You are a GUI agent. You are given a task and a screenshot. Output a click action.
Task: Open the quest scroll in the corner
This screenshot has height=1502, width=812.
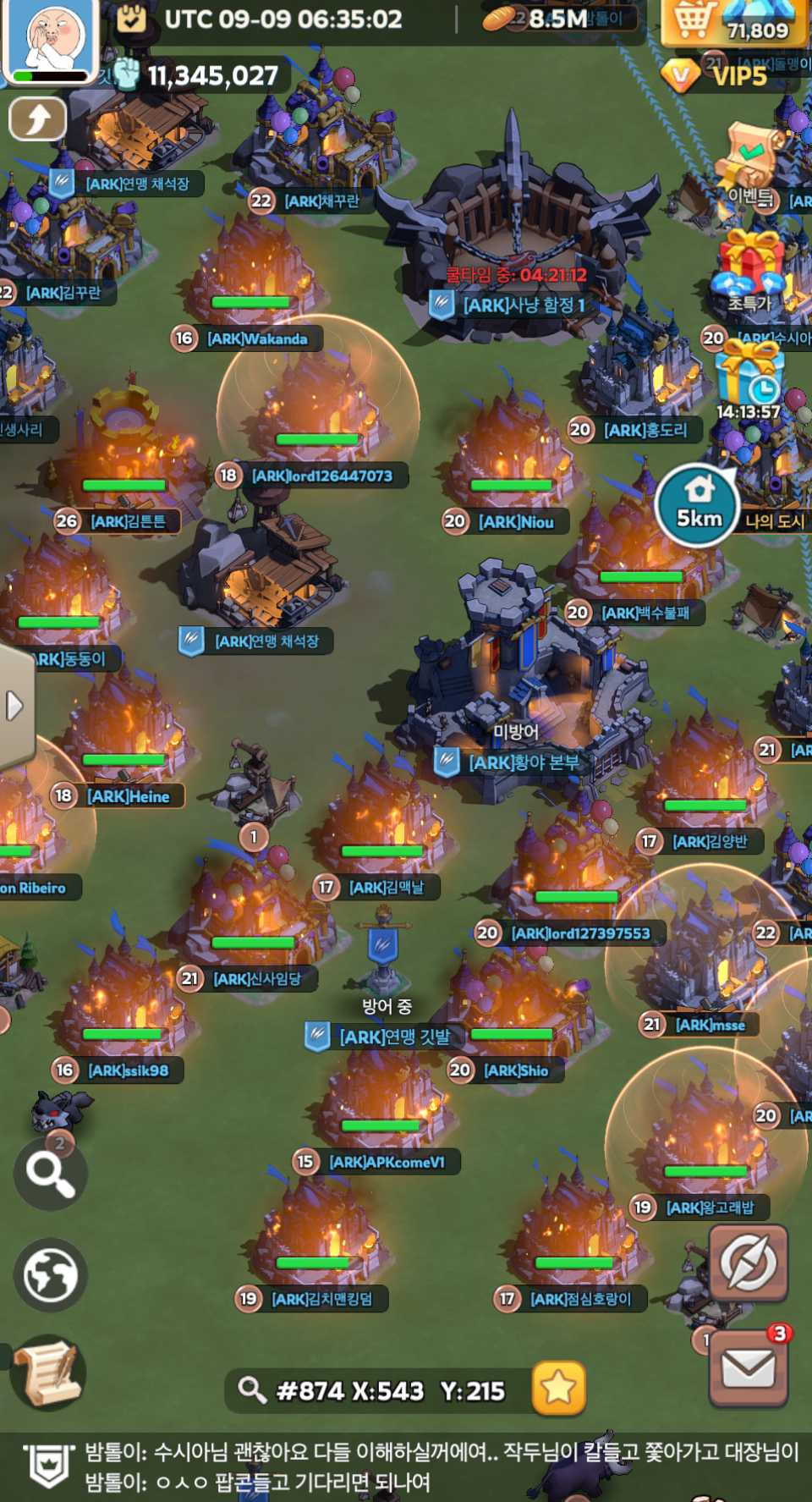[x=48, y=1372]
